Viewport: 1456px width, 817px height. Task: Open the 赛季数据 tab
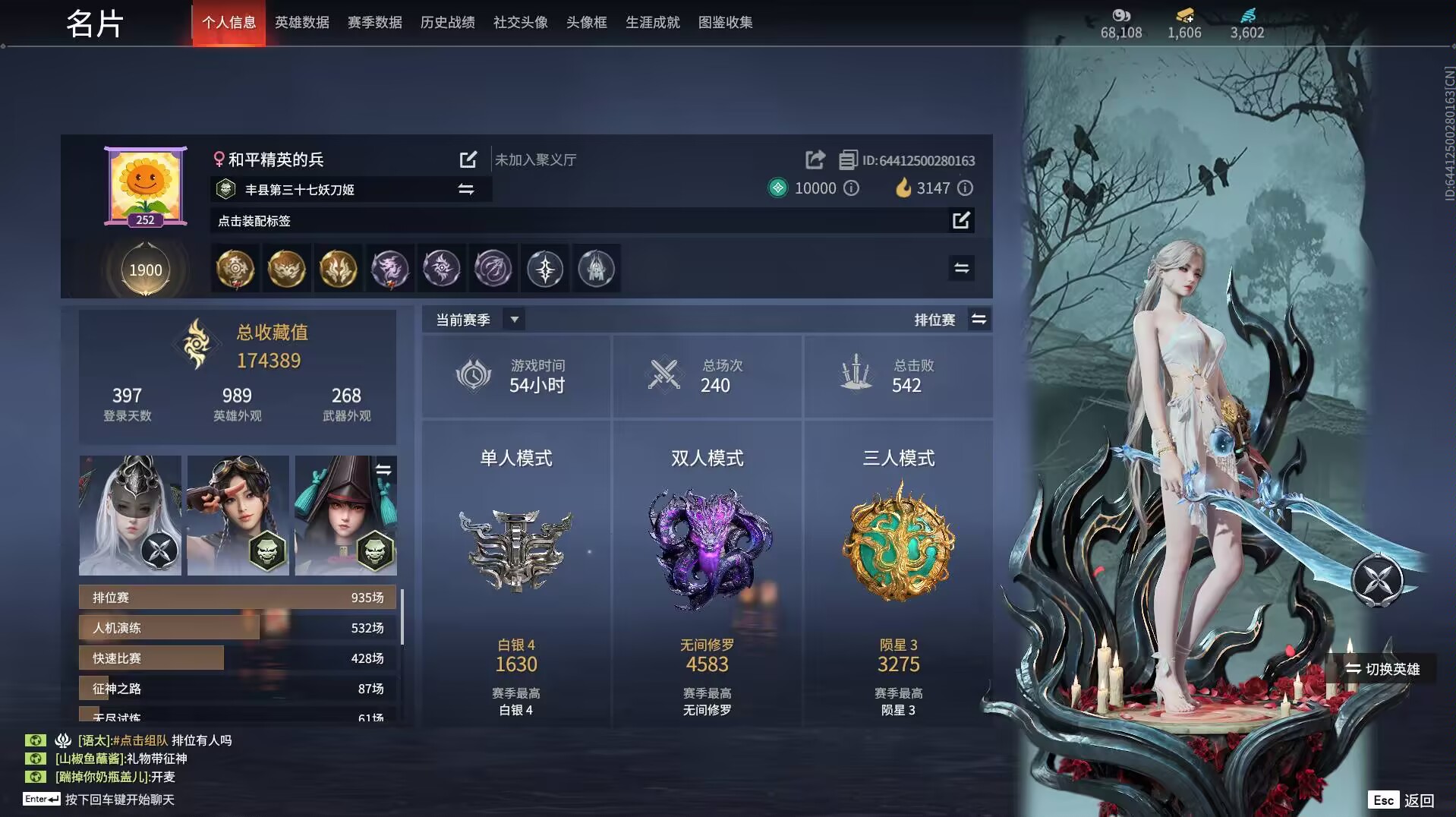[374, 23]
